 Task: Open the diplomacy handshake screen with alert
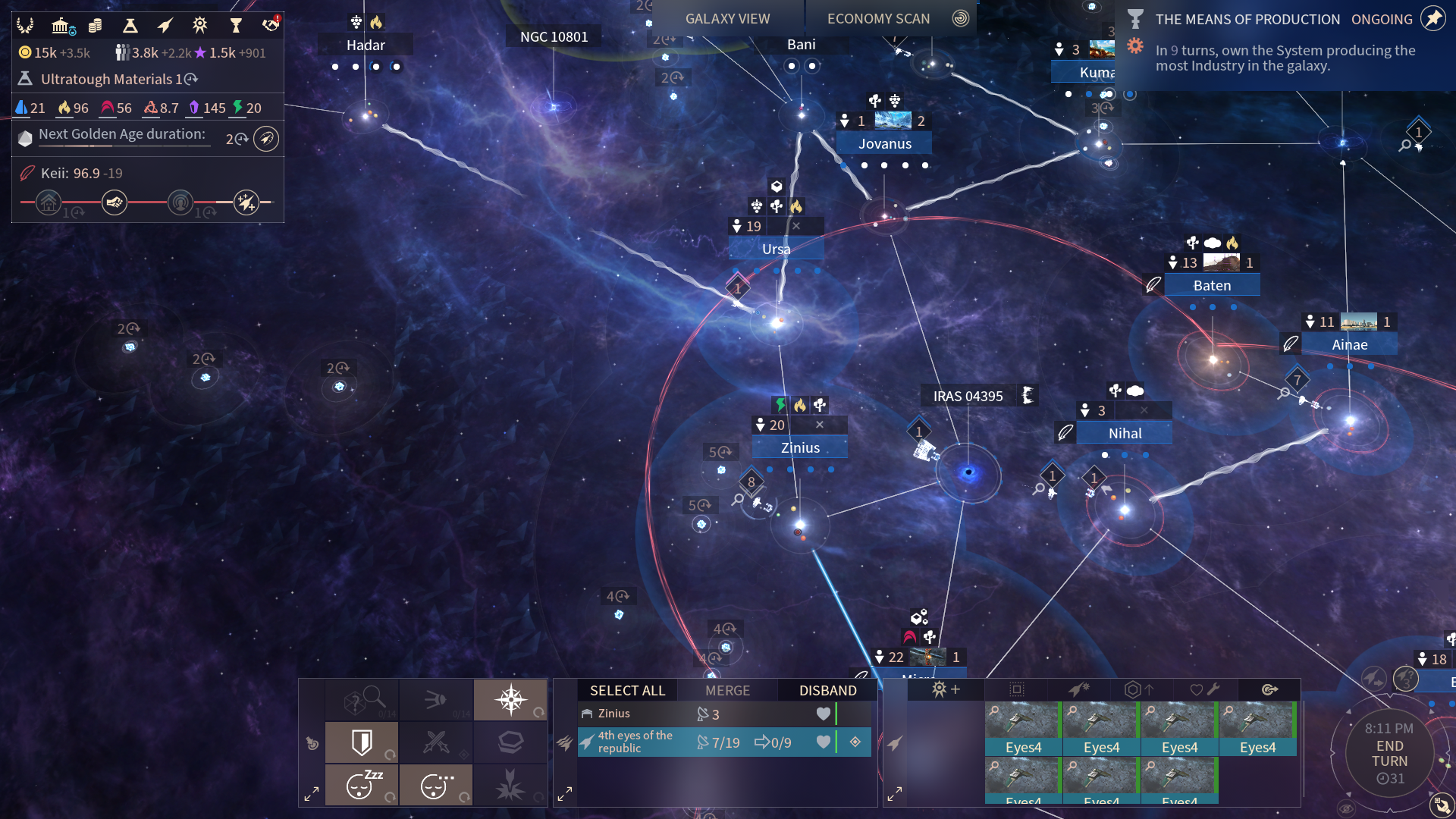pos(271,24)
